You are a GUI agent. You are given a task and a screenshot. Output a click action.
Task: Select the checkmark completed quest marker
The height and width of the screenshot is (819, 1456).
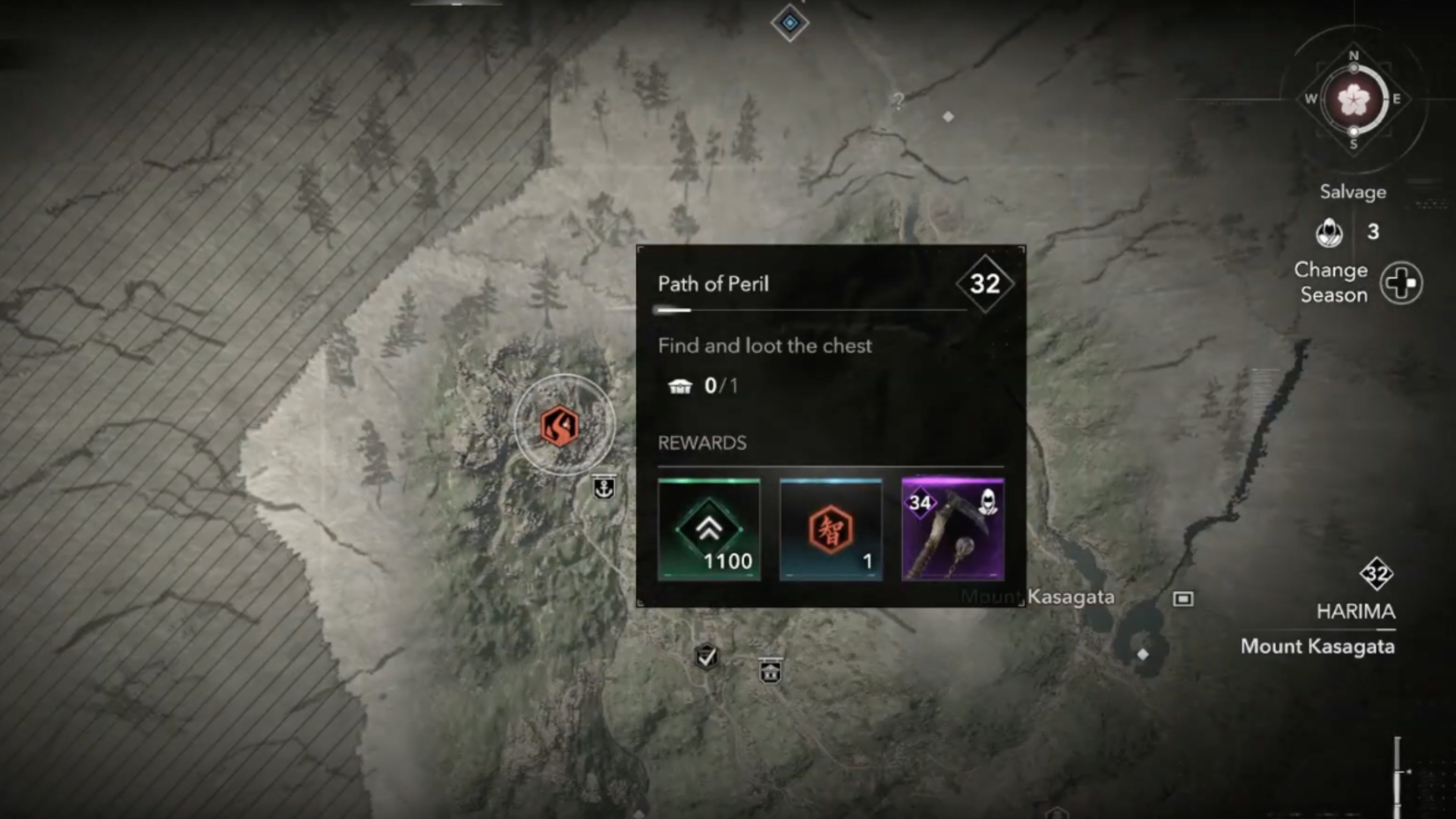(707, 656)
